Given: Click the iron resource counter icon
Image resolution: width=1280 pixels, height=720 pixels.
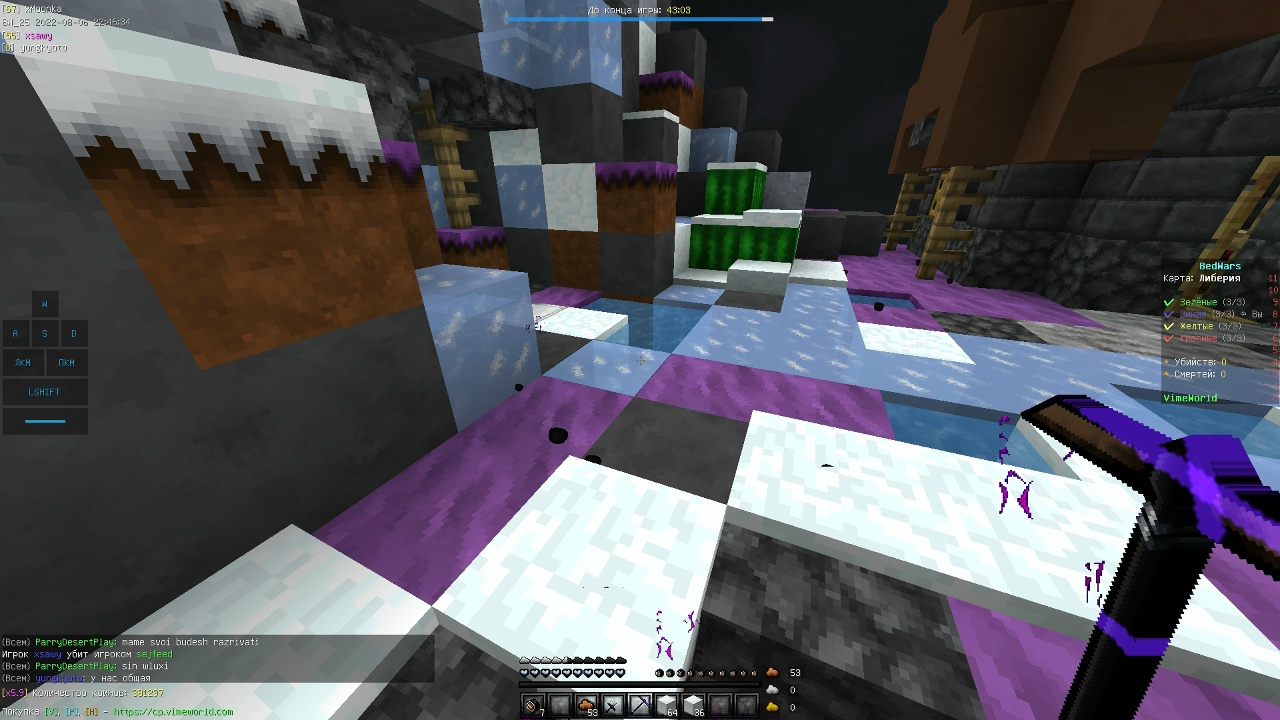Looking at the screenshot, I should pos(772,689).
